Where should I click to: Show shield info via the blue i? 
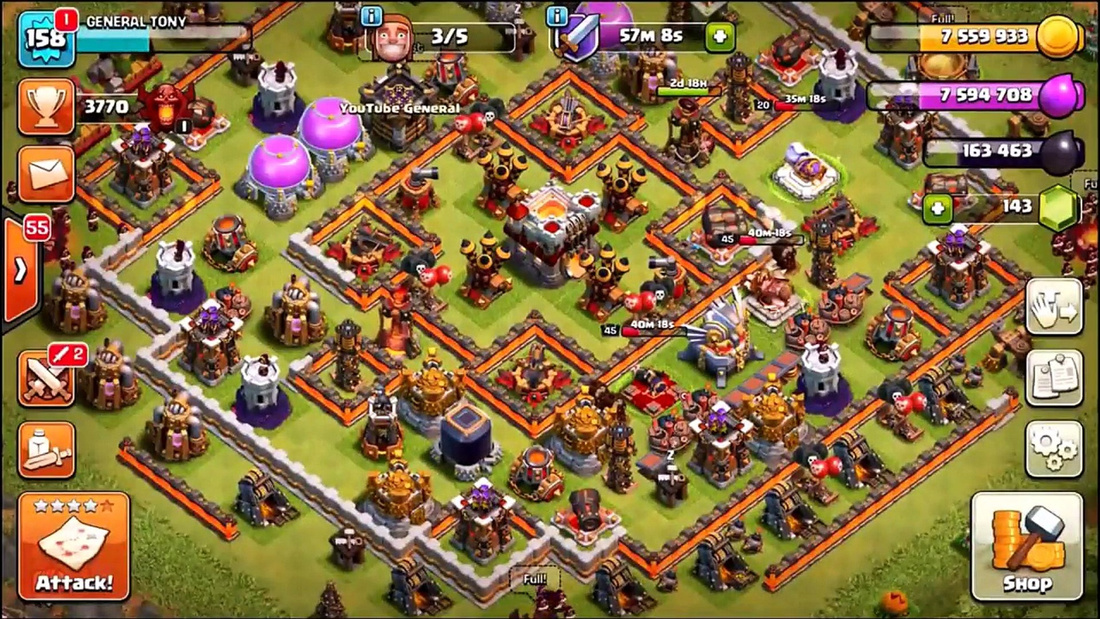coord(558,16)
